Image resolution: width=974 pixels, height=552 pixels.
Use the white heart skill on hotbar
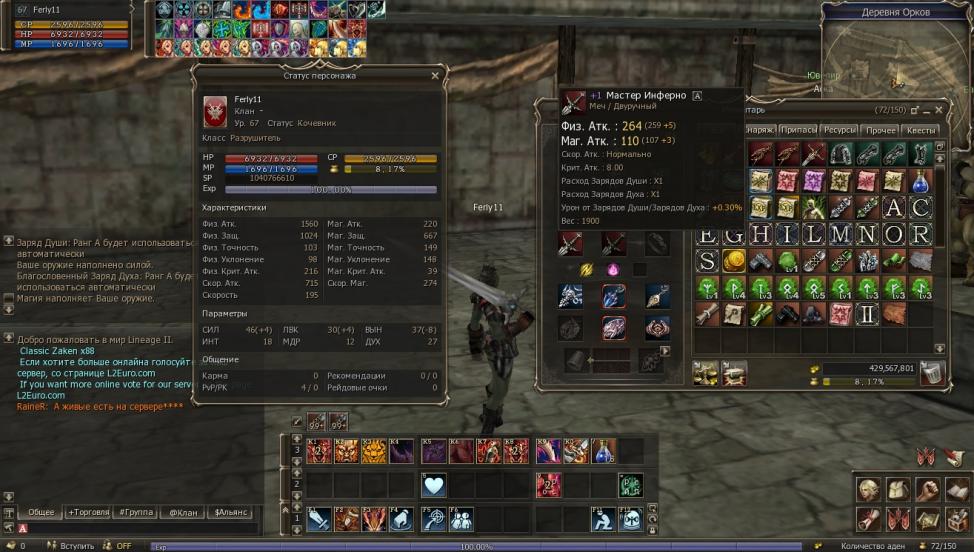pyautogui.click(x=433, y=486)
